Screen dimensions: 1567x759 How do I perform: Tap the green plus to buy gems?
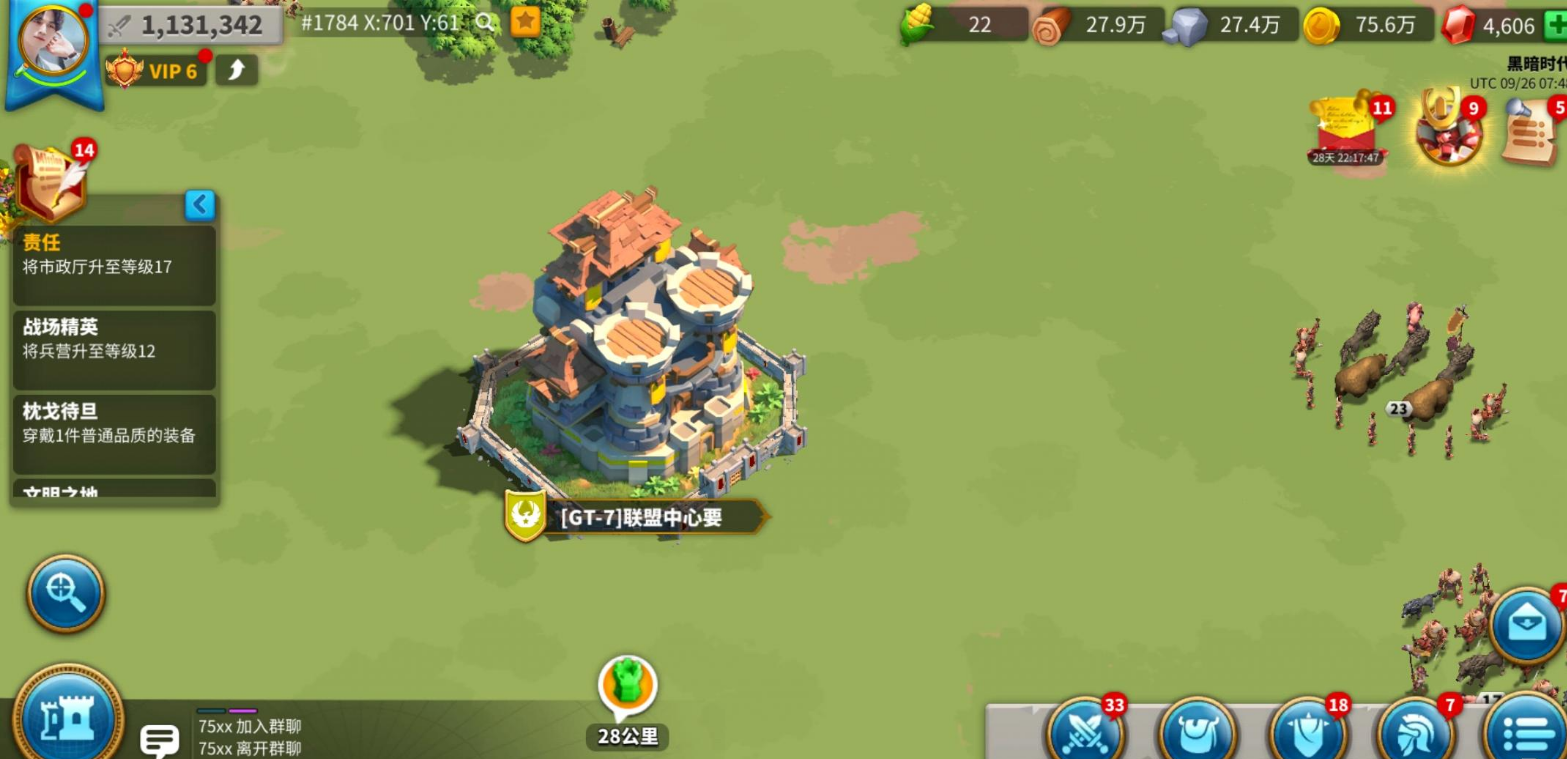pyautogui.click(x=1555, y=25)
